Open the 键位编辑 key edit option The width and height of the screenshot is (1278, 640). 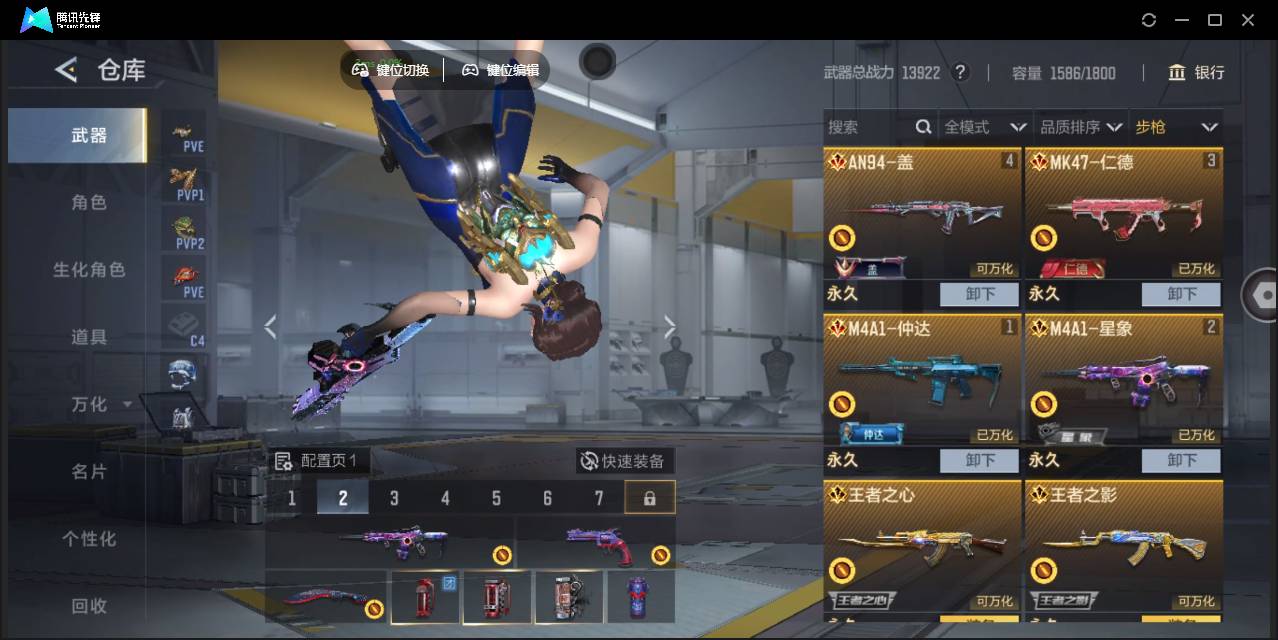[x=500, y=70]
